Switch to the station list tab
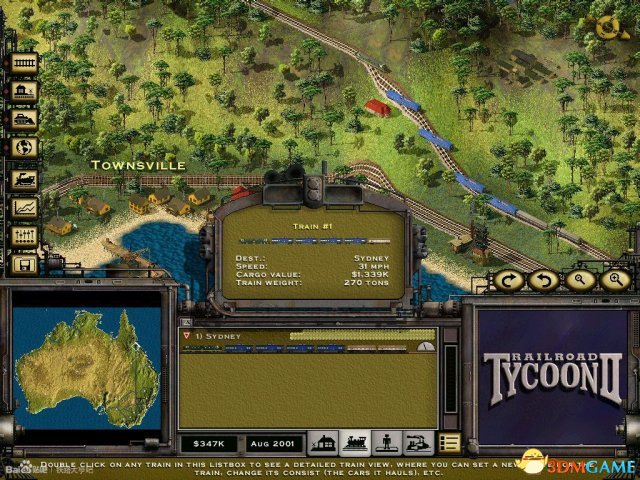 click(322, 443)
